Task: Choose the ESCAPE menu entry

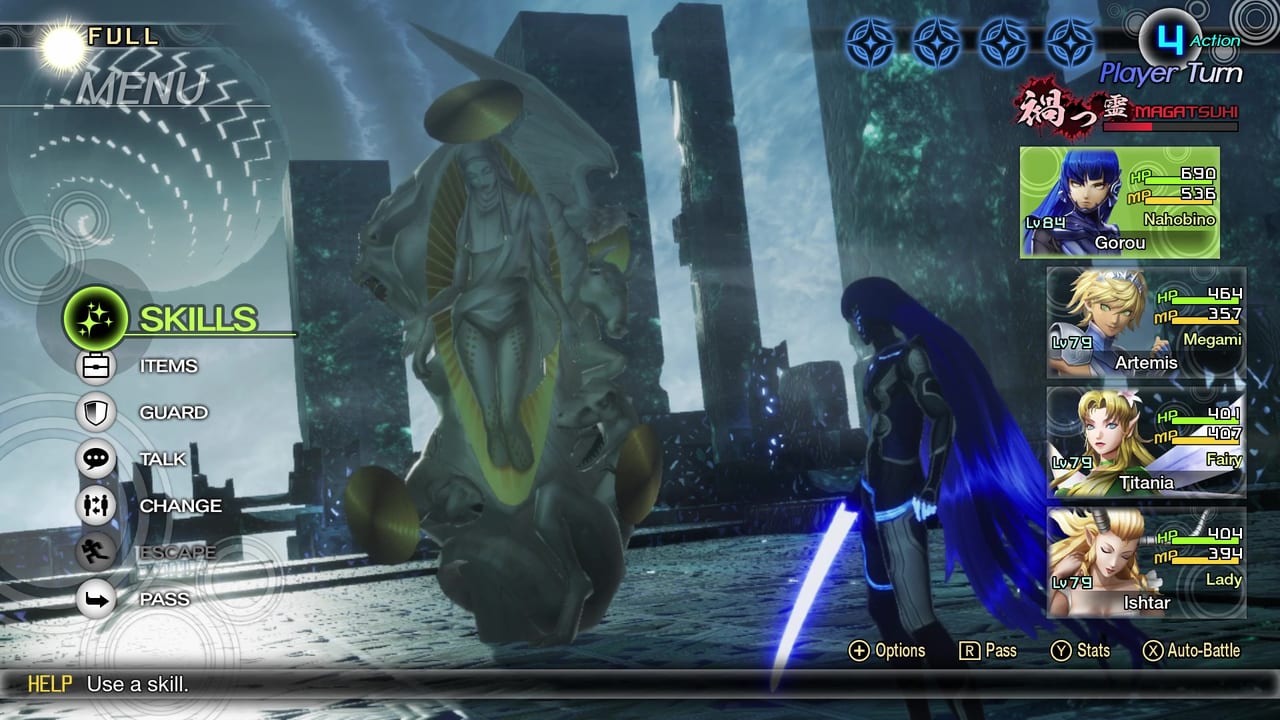Action: click(x=180, y=553)
